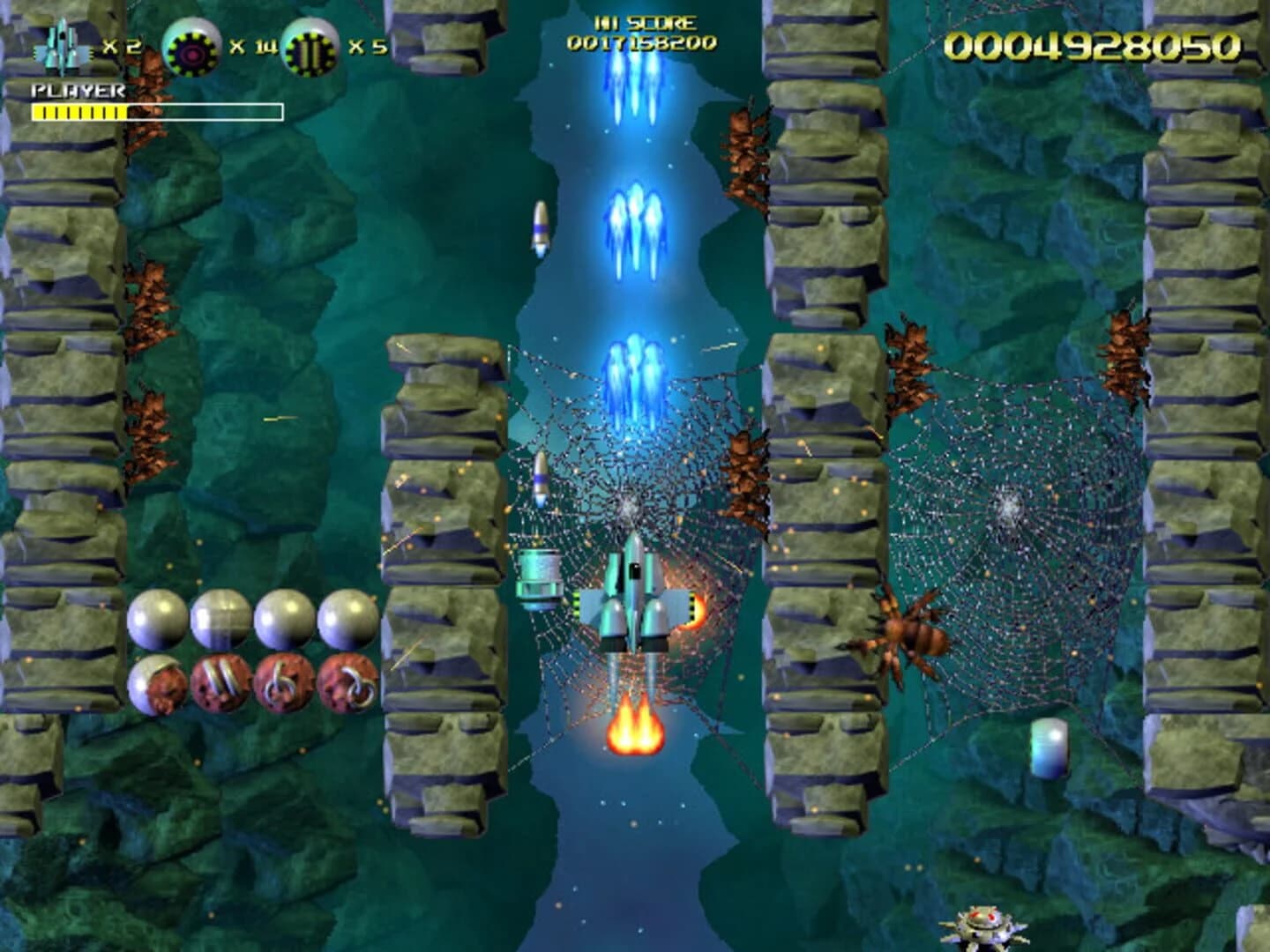Click the score display 0004928050
The height and width of the screenshot is (952, 1270).
[x=1094, y=42]
